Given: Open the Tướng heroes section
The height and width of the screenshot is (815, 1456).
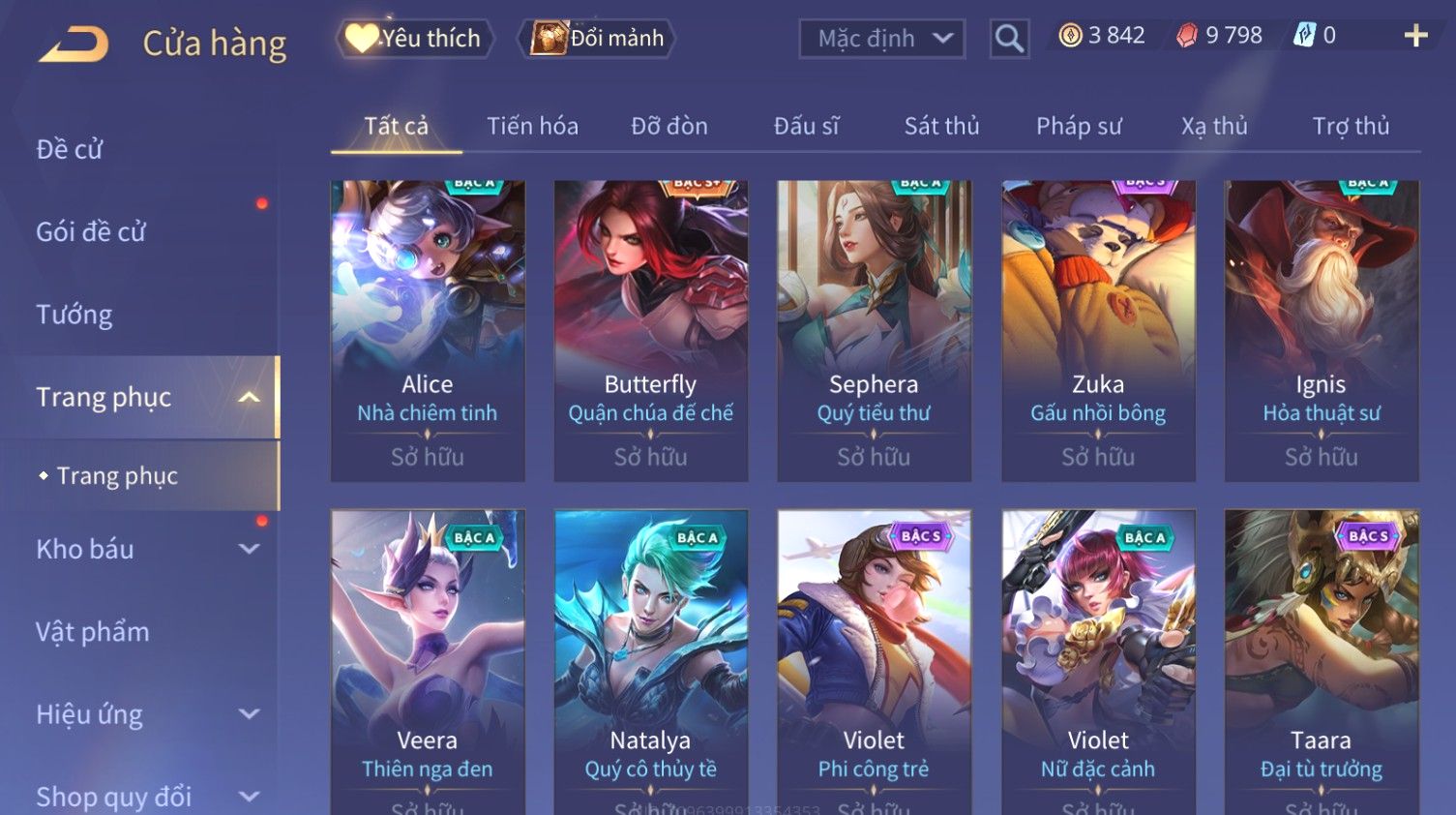Looking at the screenshot, I should pos(74,315).
